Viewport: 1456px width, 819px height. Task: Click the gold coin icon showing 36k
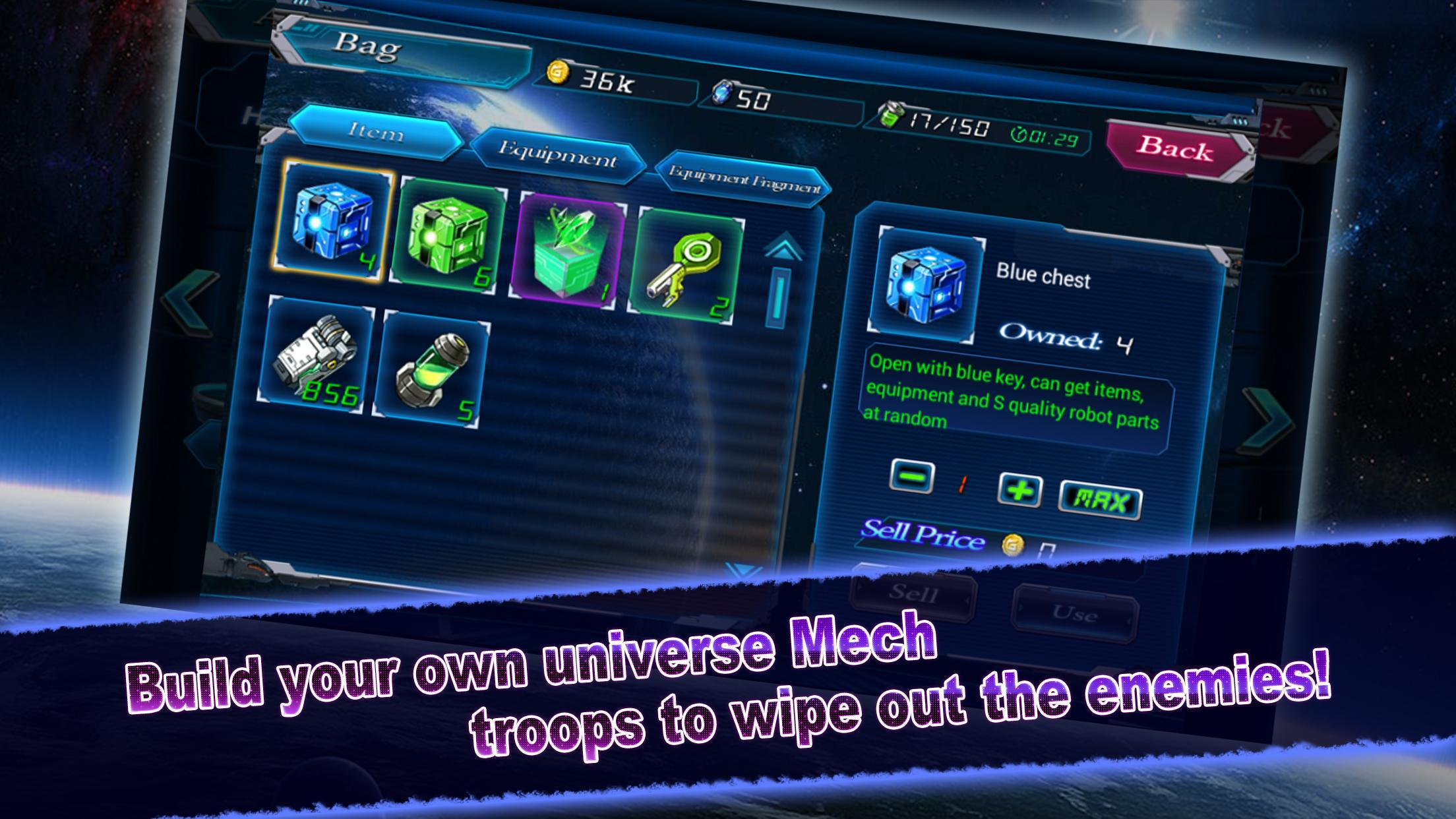[559, 75]
